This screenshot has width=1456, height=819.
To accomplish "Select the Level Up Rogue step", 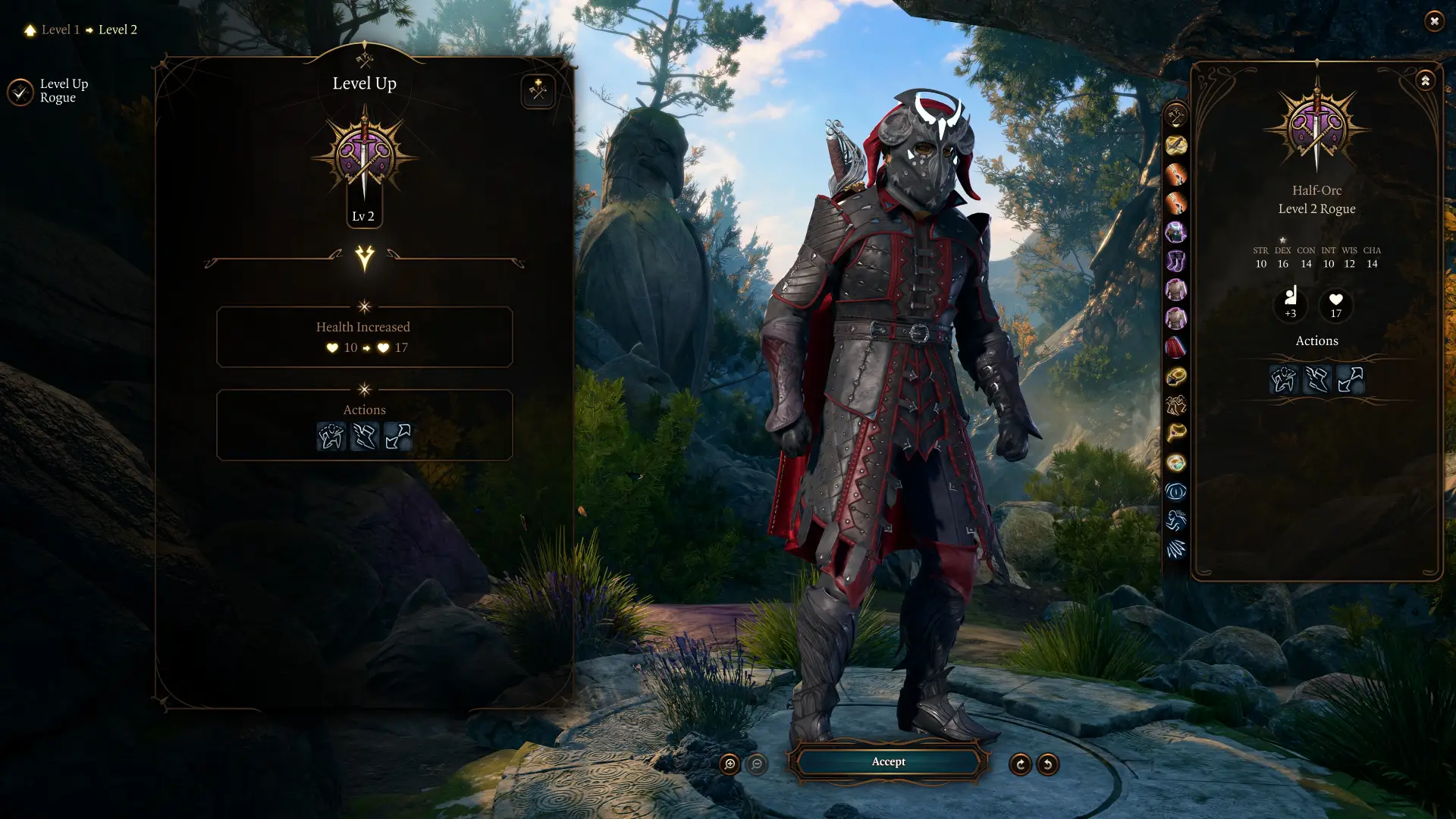I will 21,92.
